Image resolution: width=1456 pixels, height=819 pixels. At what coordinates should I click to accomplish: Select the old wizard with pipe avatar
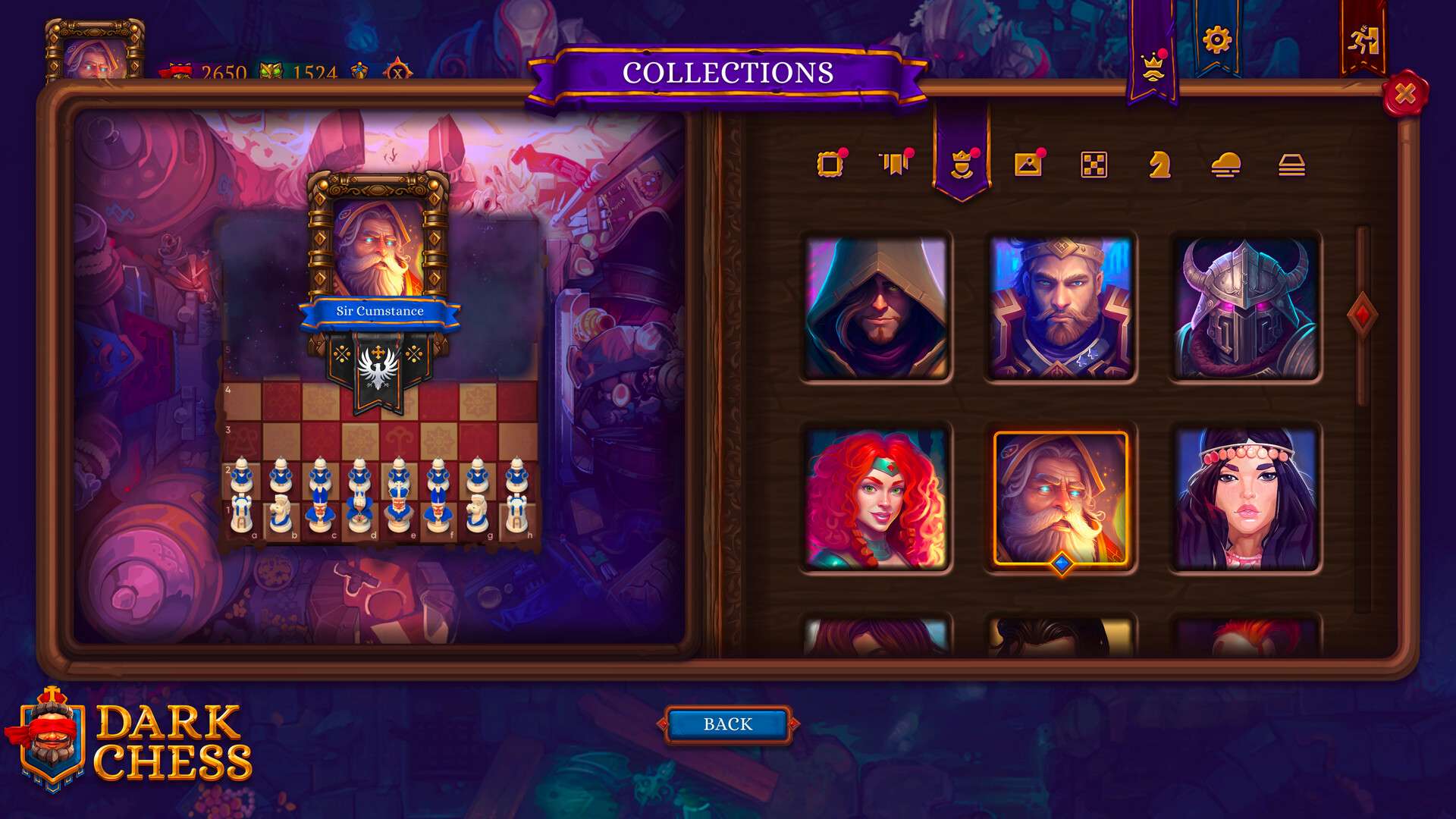click(1061, 498)
